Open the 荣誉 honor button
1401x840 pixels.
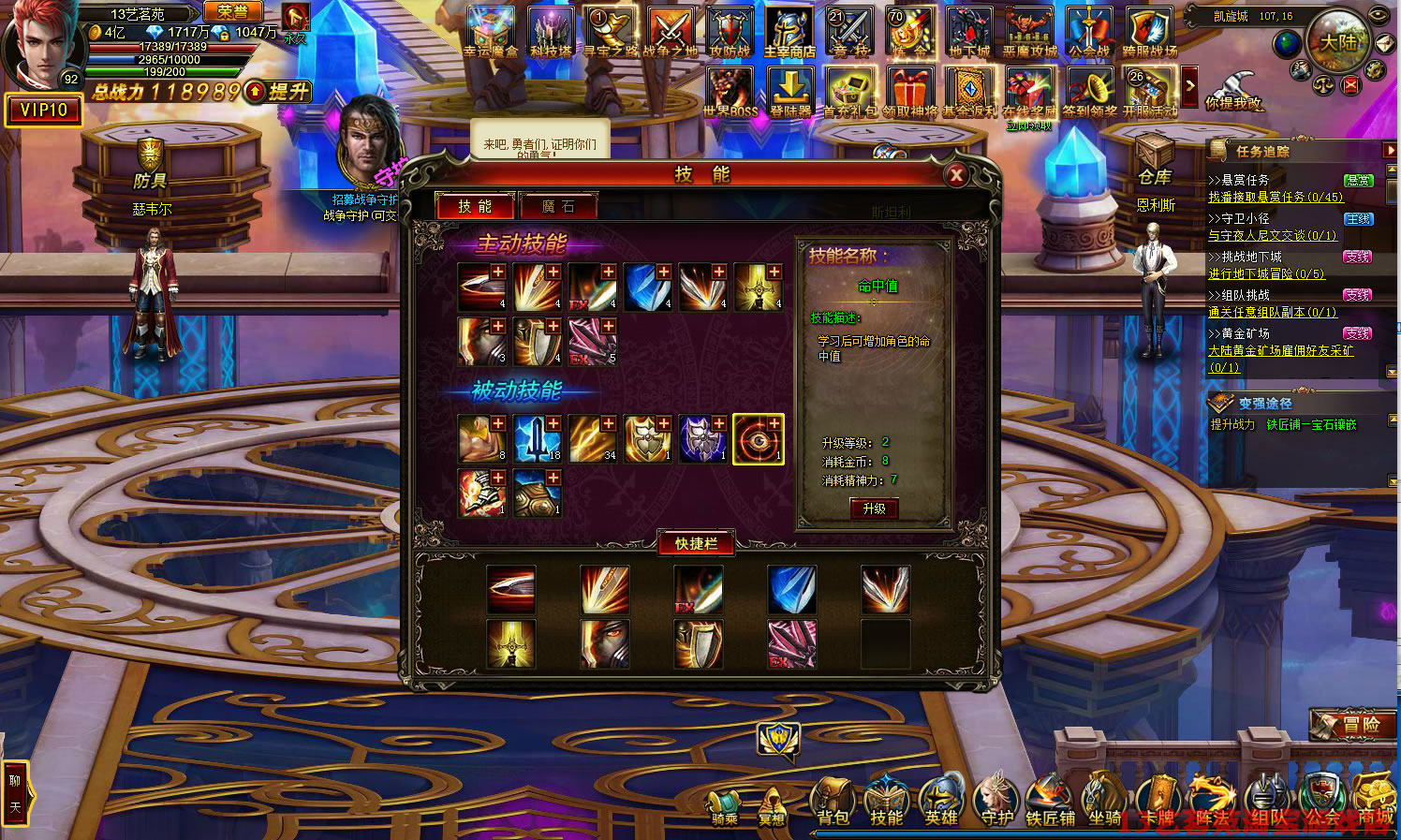click(x=233, y=12)
